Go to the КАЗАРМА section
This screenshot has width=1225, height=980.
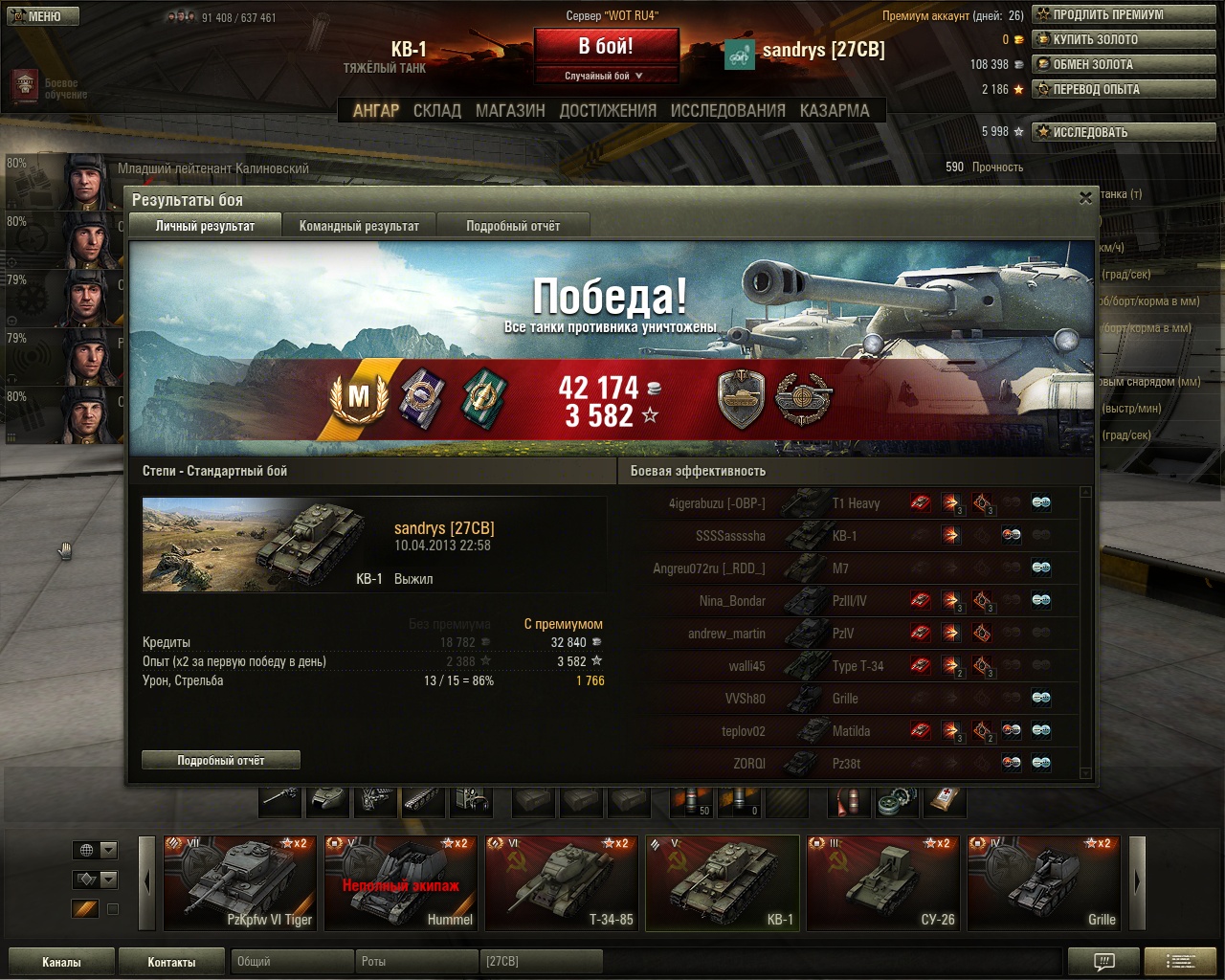pyautogui.click(x=835, y=111)
